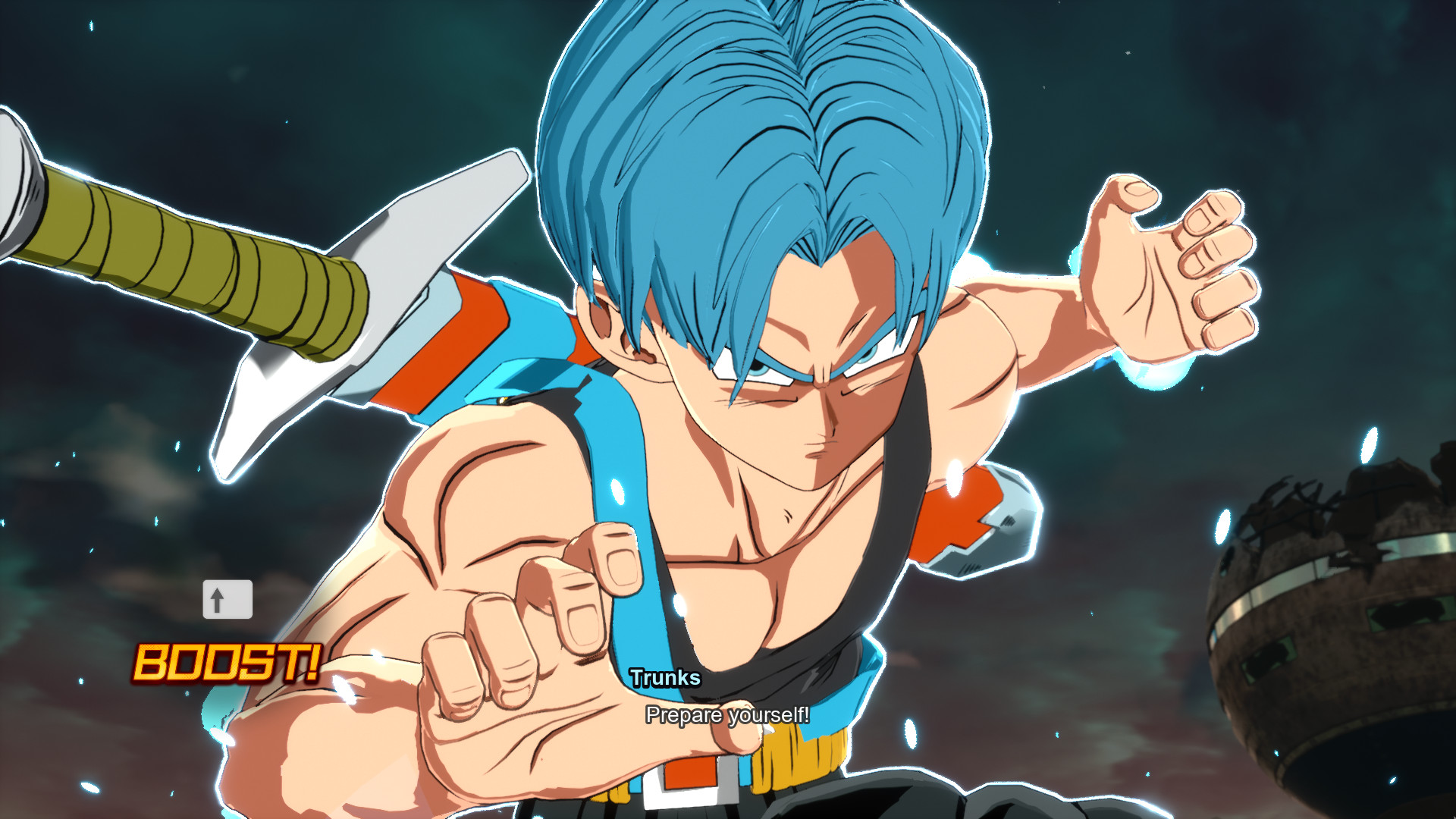Click the Prepare yourself! subtitle line

click(728, 714)
